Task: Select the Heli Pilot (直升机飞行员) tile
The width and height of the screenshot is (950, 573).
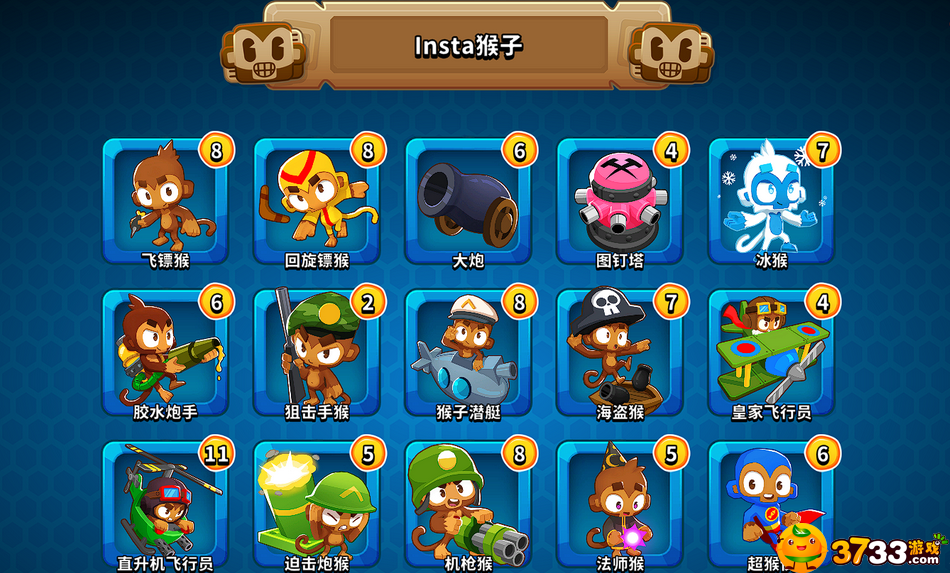Action: (165, 505)
